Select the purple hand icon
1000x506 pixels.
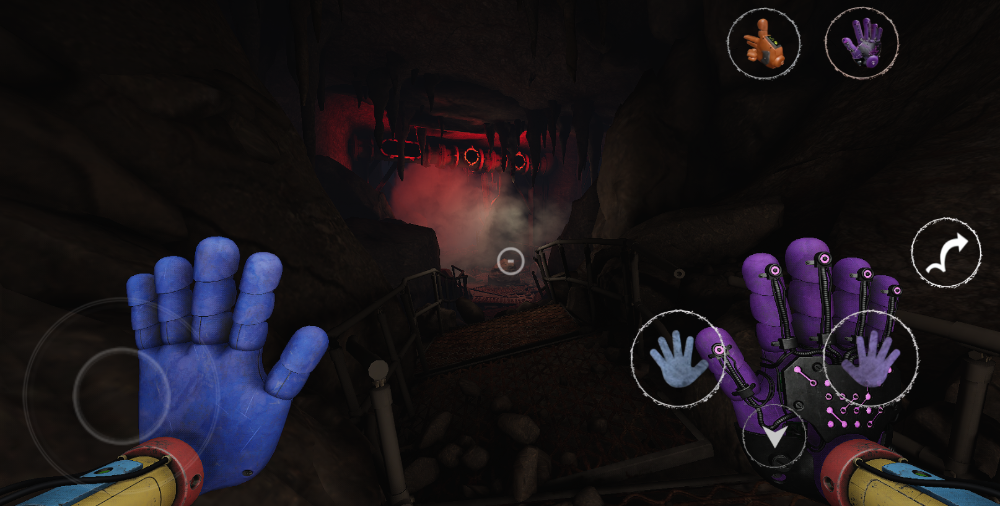point(861,44)
